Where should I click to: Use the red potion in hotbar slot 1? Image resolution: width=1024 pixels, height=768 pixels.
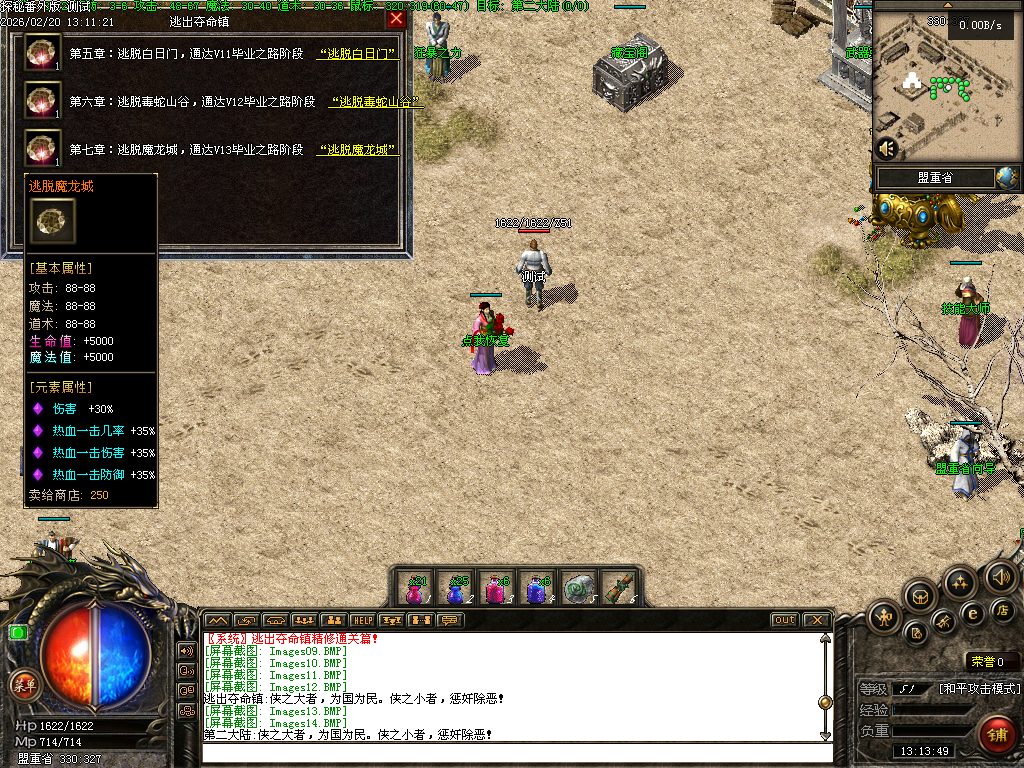pos(416,590)
